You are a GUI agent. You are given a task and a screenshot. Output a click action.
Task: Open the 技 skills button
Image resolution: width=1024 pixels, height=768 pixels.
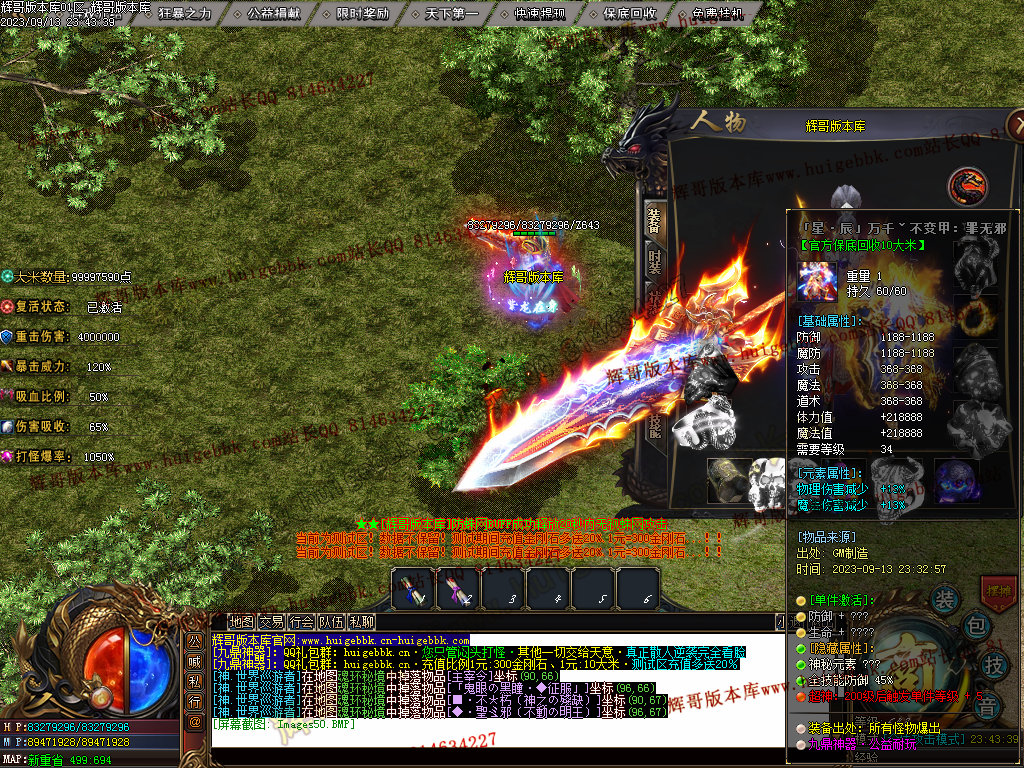coord(995,664)
